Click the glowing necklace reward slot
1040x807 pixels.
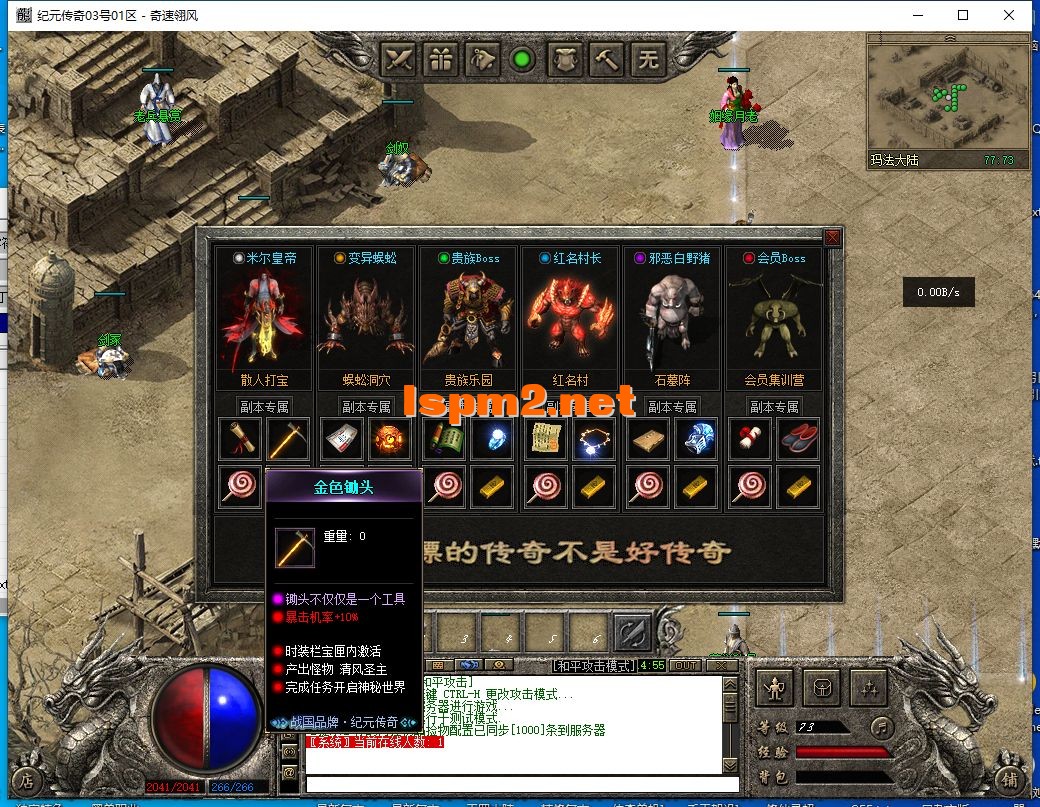pyautogui.click(x=594, y=438)
